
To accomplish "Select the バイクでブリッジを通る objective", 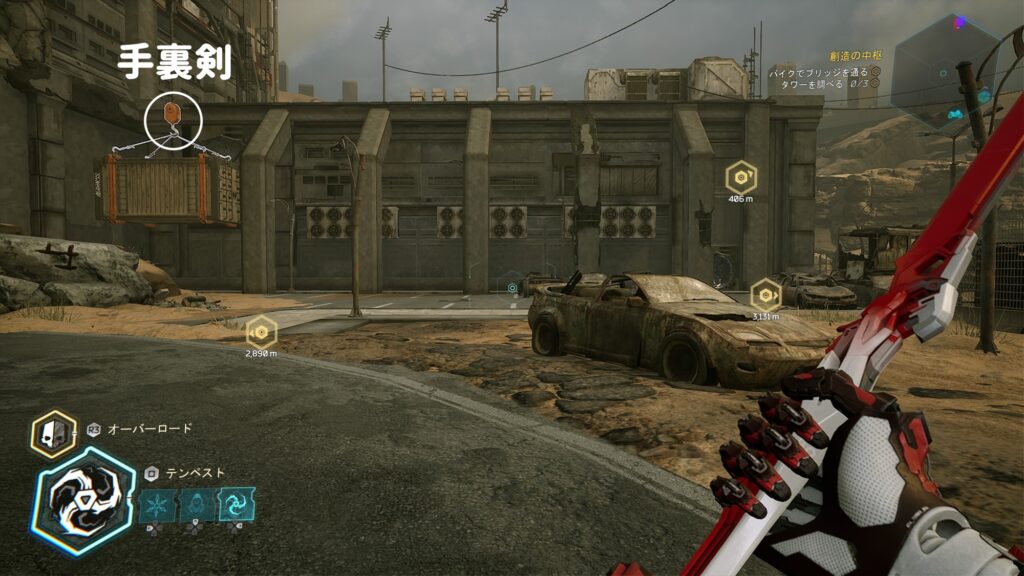I will [820, 72].
